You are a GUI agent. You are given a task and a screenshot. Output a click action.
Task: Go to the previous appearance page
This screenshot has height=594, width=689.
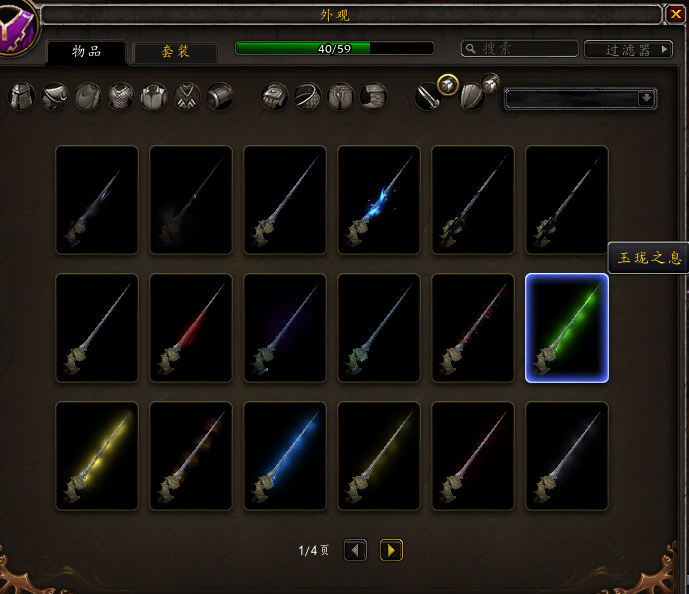[355, 550]
